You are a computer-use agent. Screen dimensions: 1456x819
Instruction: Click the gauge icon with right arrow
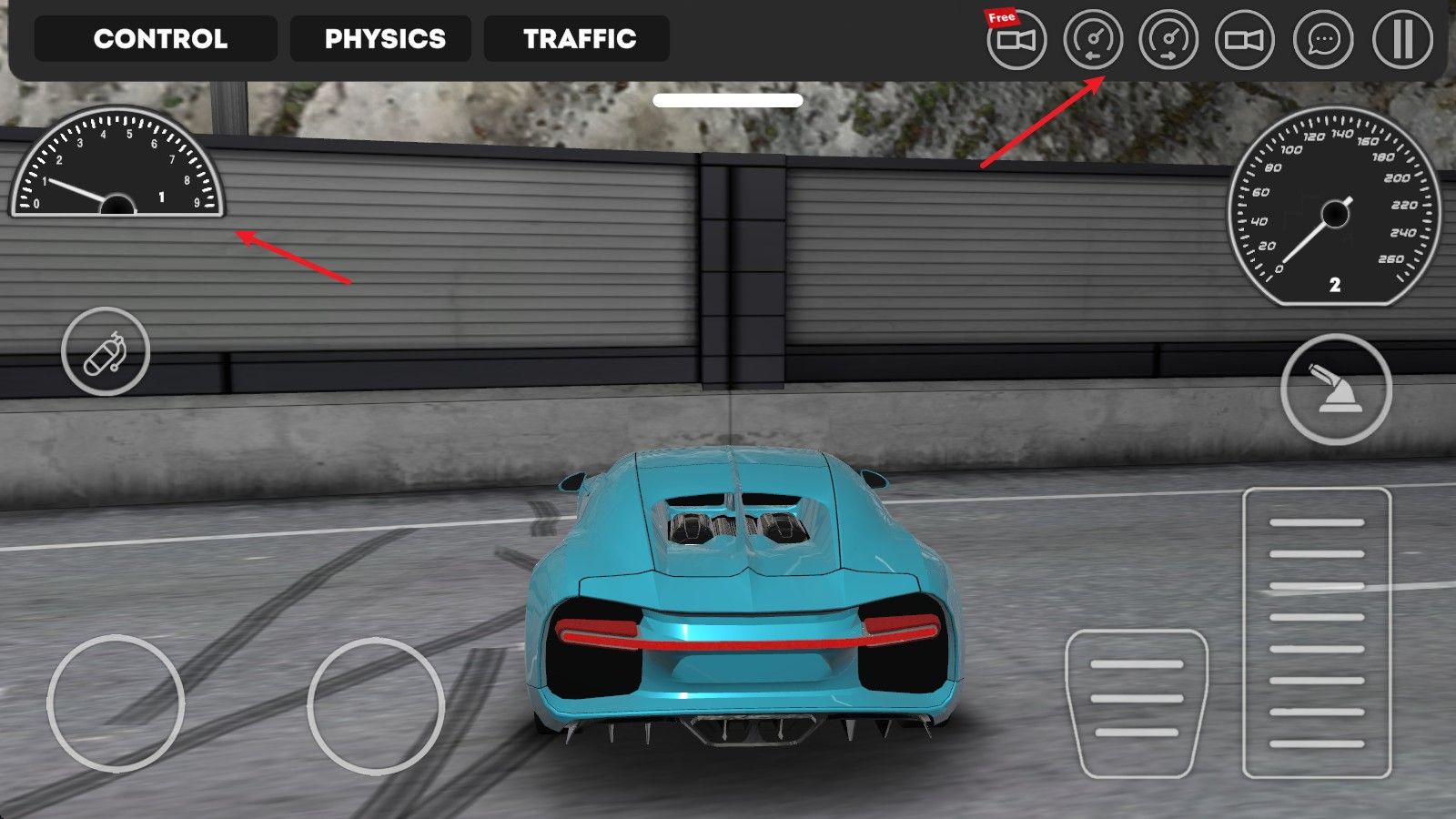(x=1168, y=40)
